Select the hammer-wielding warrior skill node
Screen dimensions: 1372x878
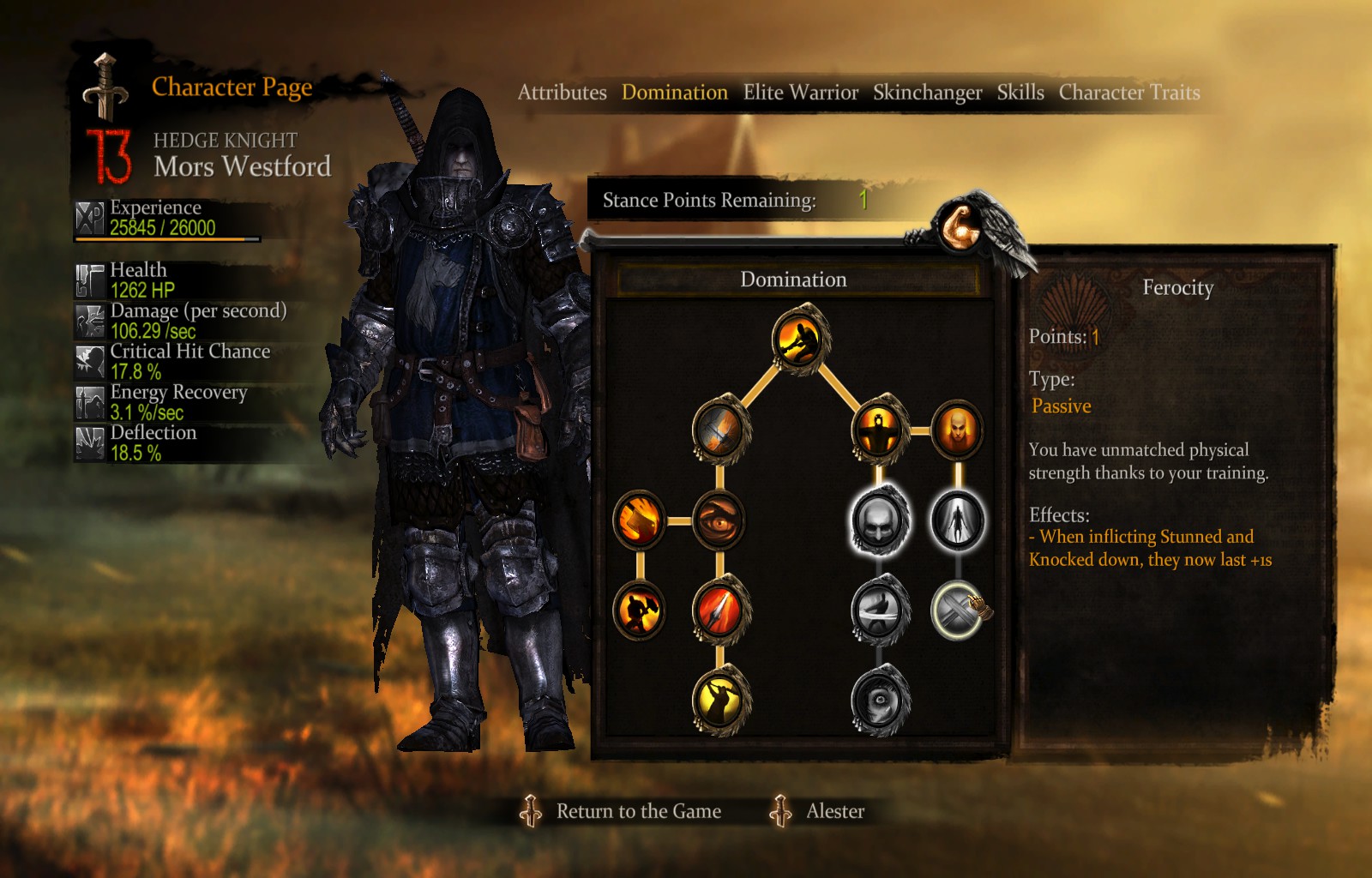click(640, 610)
